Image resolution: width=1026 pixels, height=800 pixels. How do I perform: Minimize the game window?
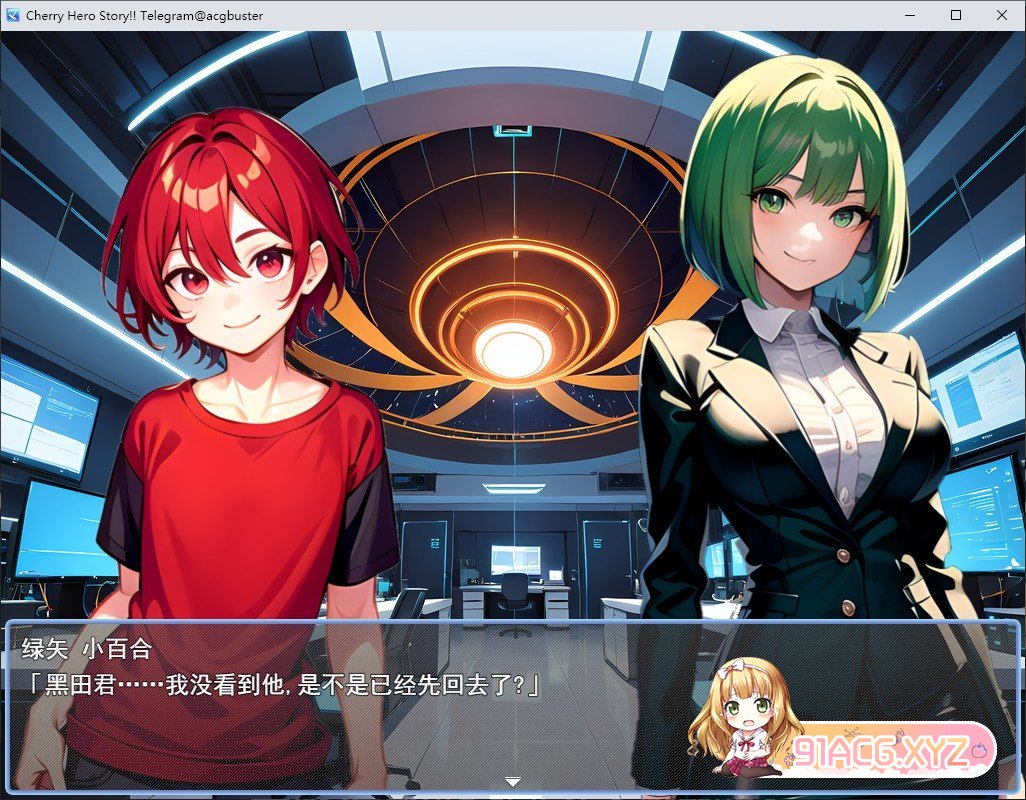(x=910, y=15)
